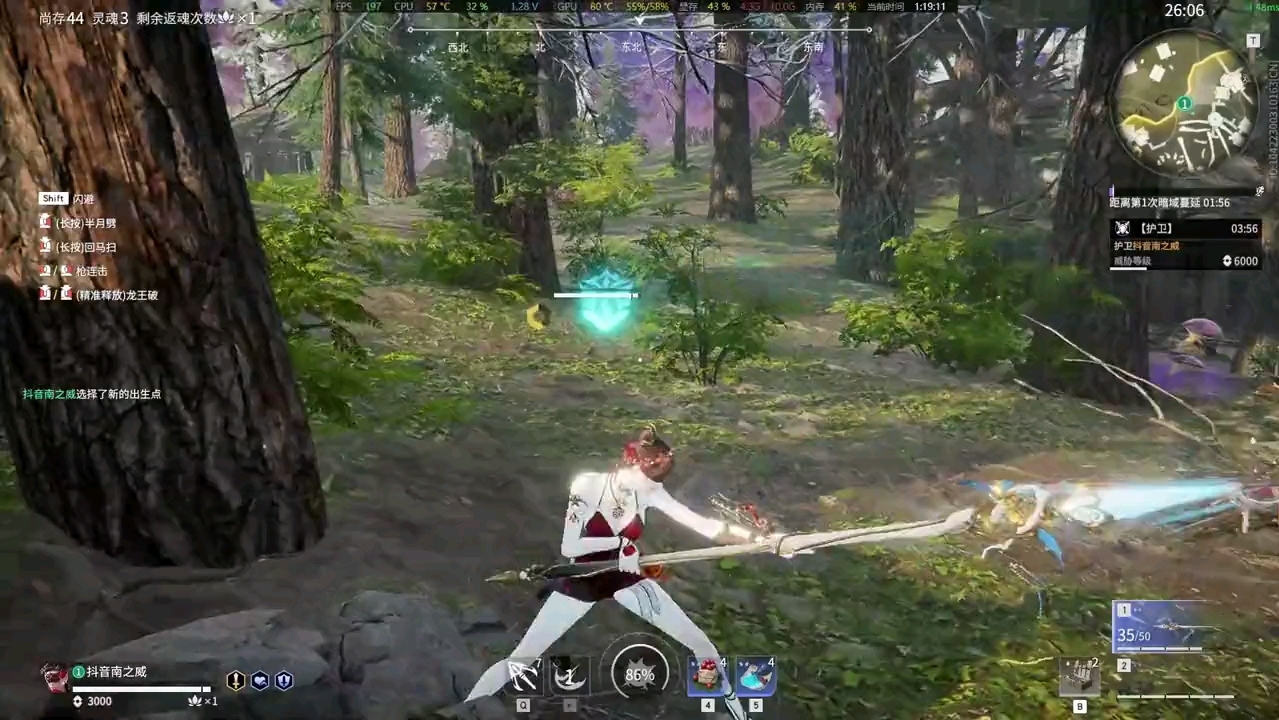Viewport: 1279px width, 720px height.
Task: Select the grappling hook item slot
Action: (x=523, y=676)
